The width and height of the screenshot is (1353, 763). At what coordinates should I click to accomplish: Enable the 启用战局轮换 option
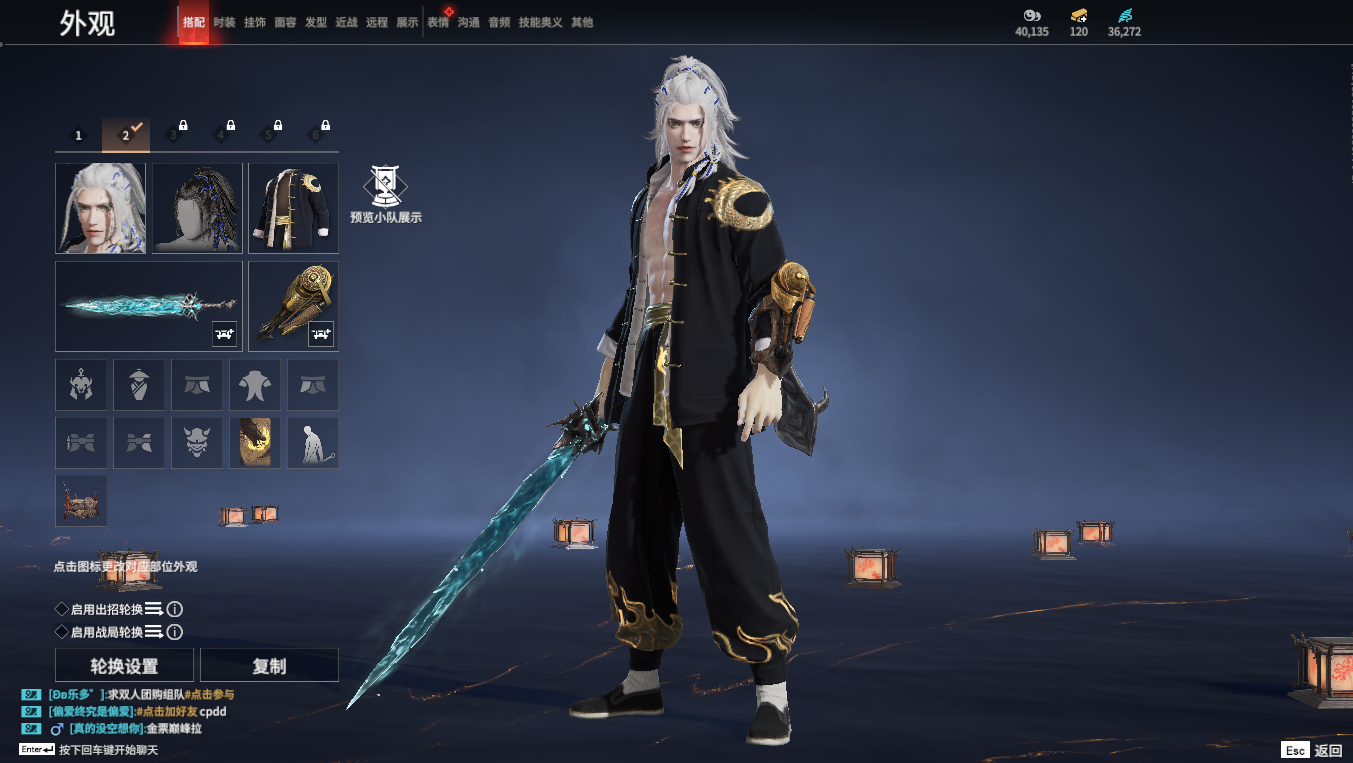point(62,632)
